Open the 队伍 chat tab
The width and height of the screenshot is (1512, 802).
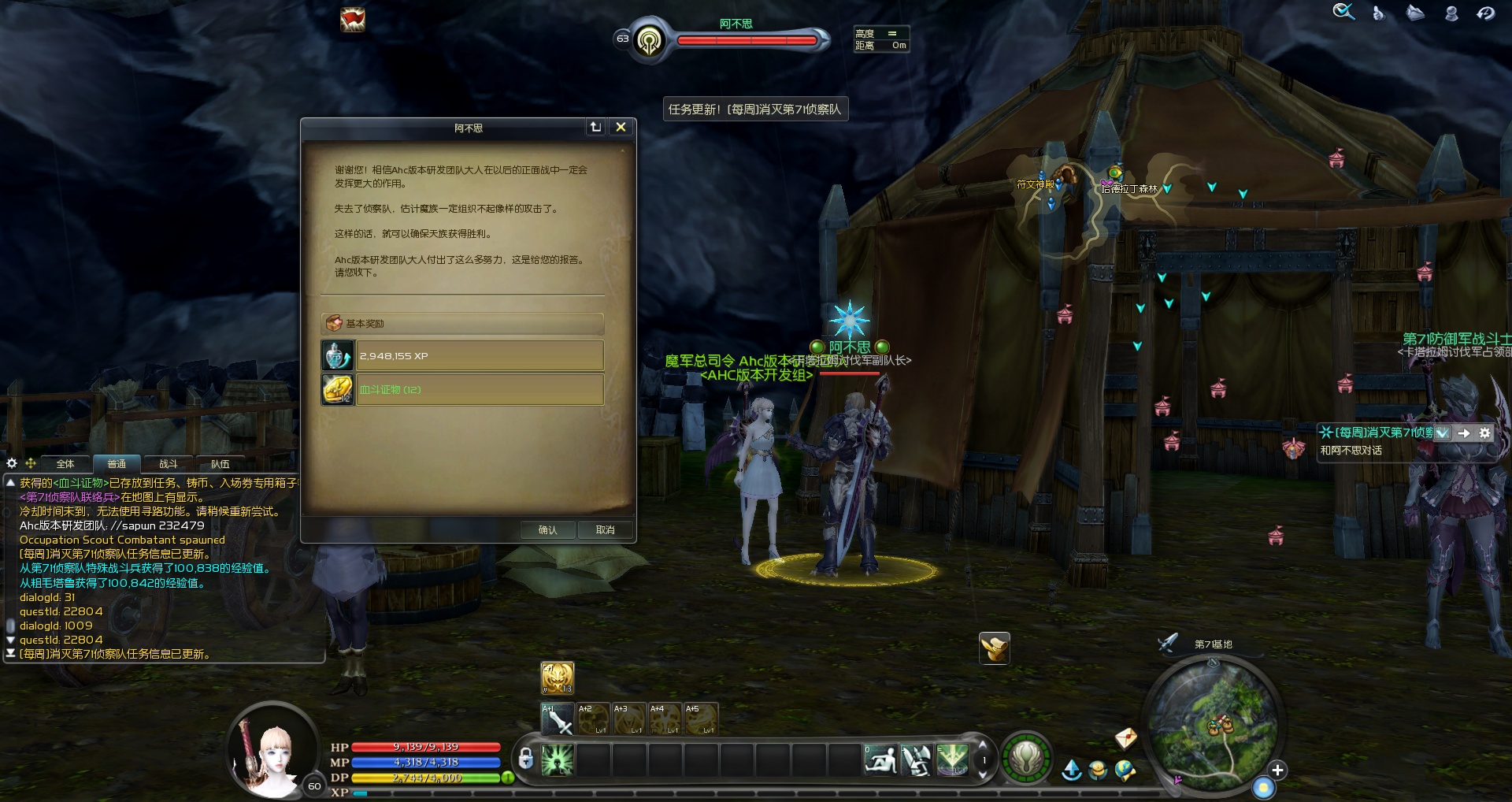[x=220, y=464]
